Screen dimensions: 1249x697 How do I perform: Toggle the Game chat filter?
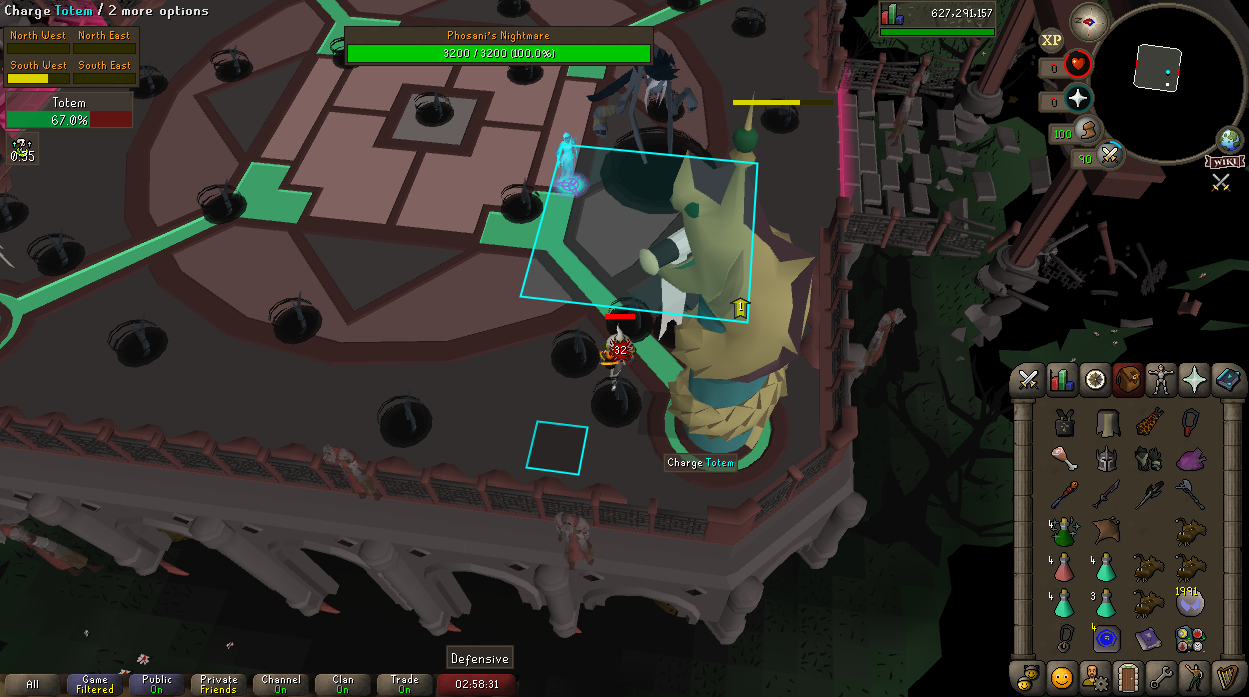(95, 685)
